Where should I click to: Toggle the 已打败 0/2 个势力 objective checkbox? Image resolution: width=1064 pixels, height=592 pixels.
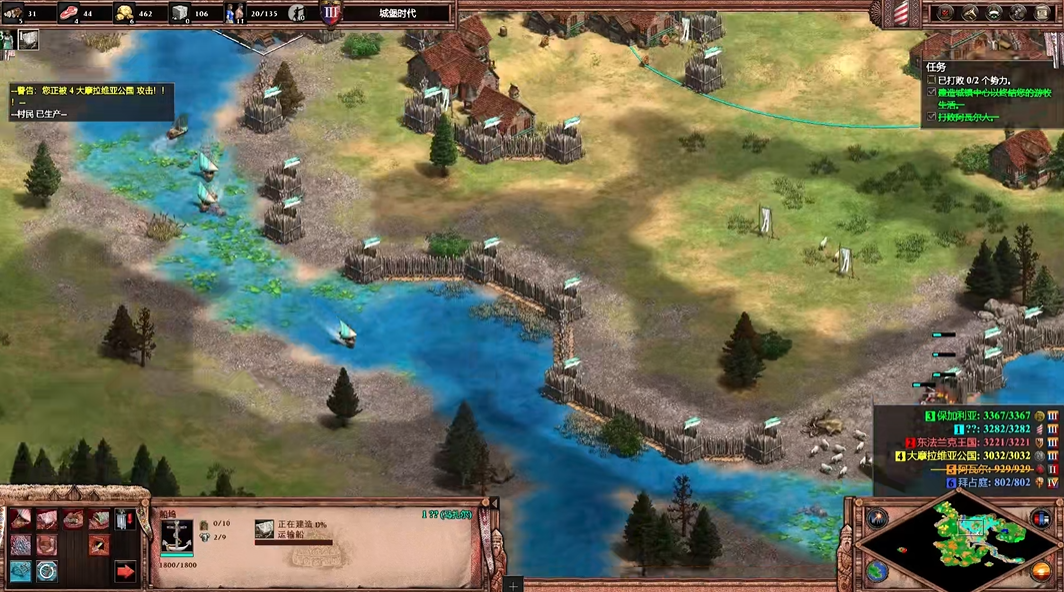[x=932, y=80]
